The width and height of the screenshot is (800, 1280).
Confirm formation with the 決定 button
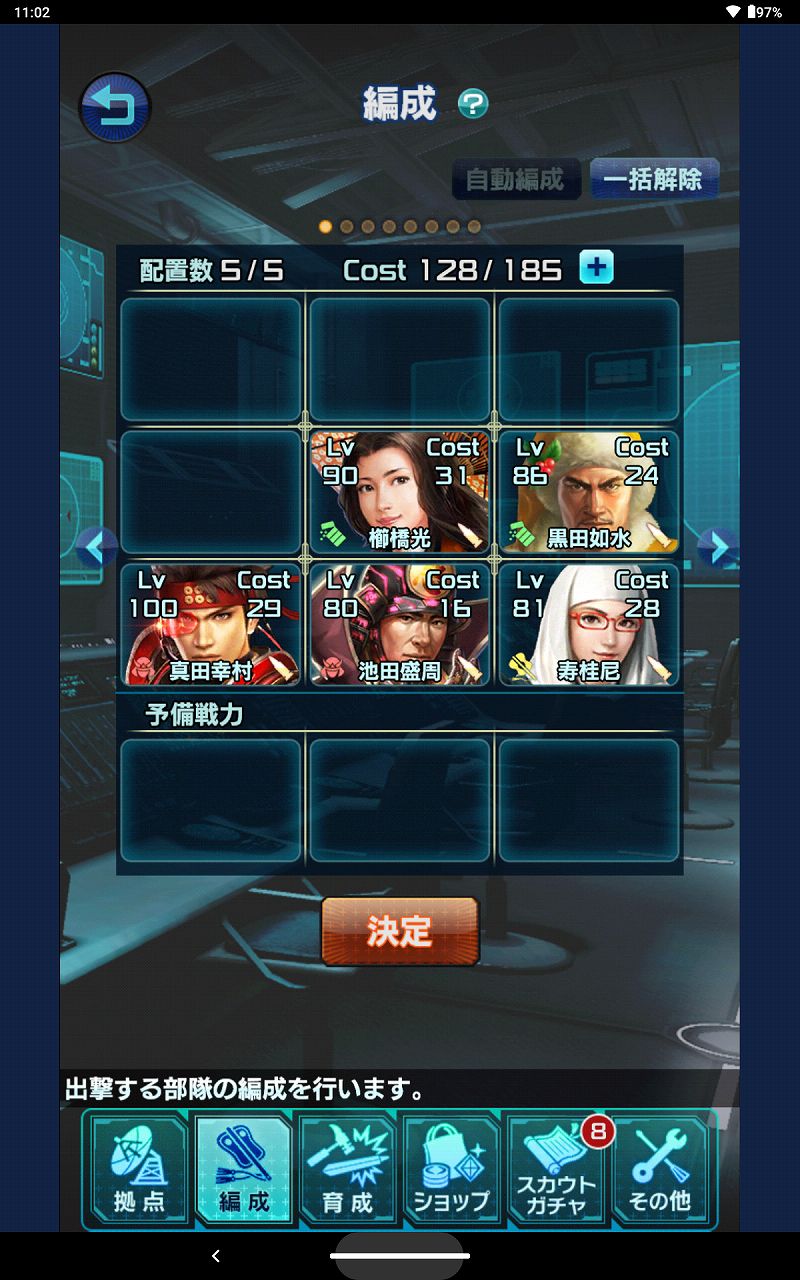click(x=399, y=931)
